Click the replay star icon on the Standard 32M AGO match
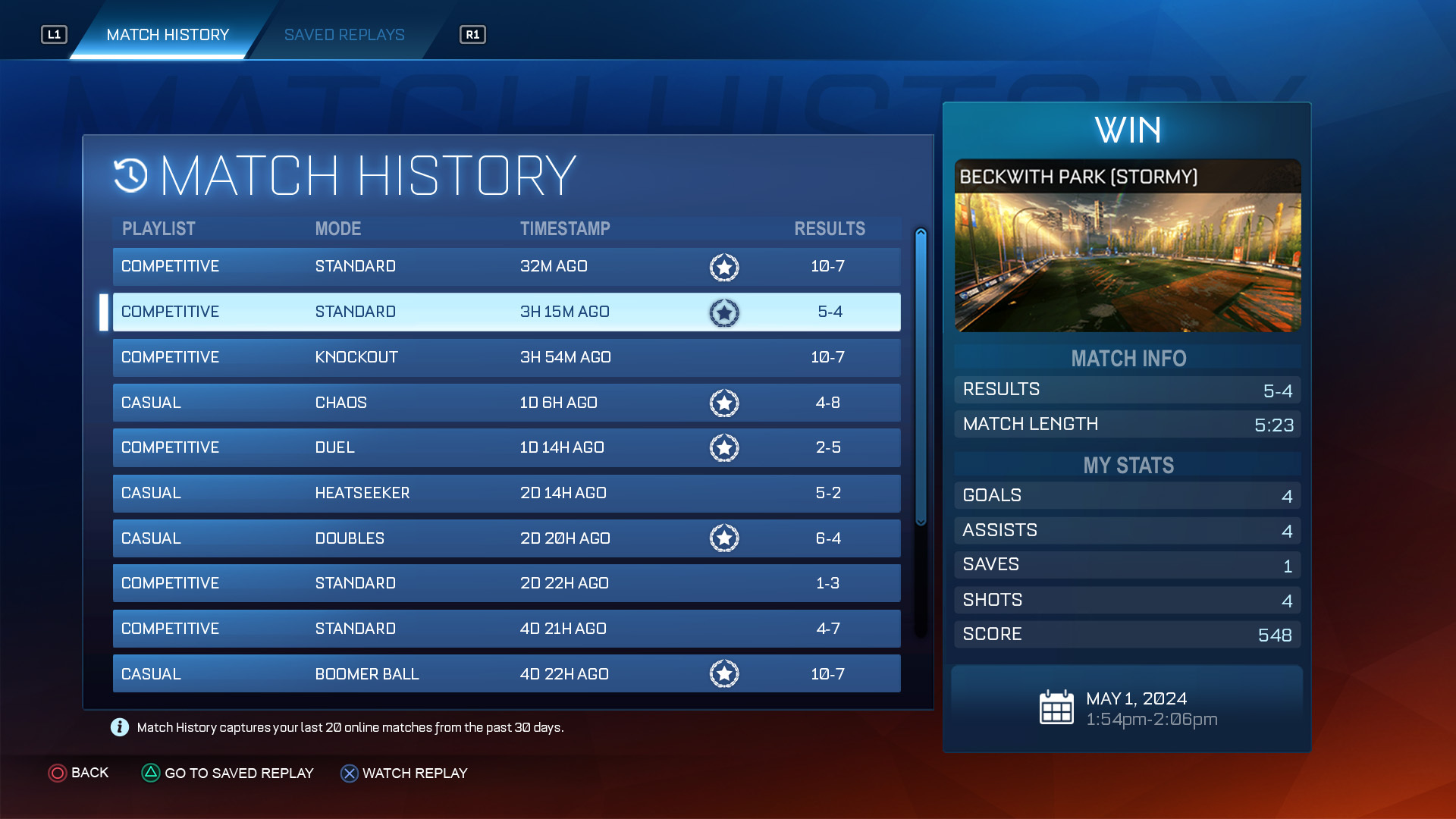 [x=724, y=267]
